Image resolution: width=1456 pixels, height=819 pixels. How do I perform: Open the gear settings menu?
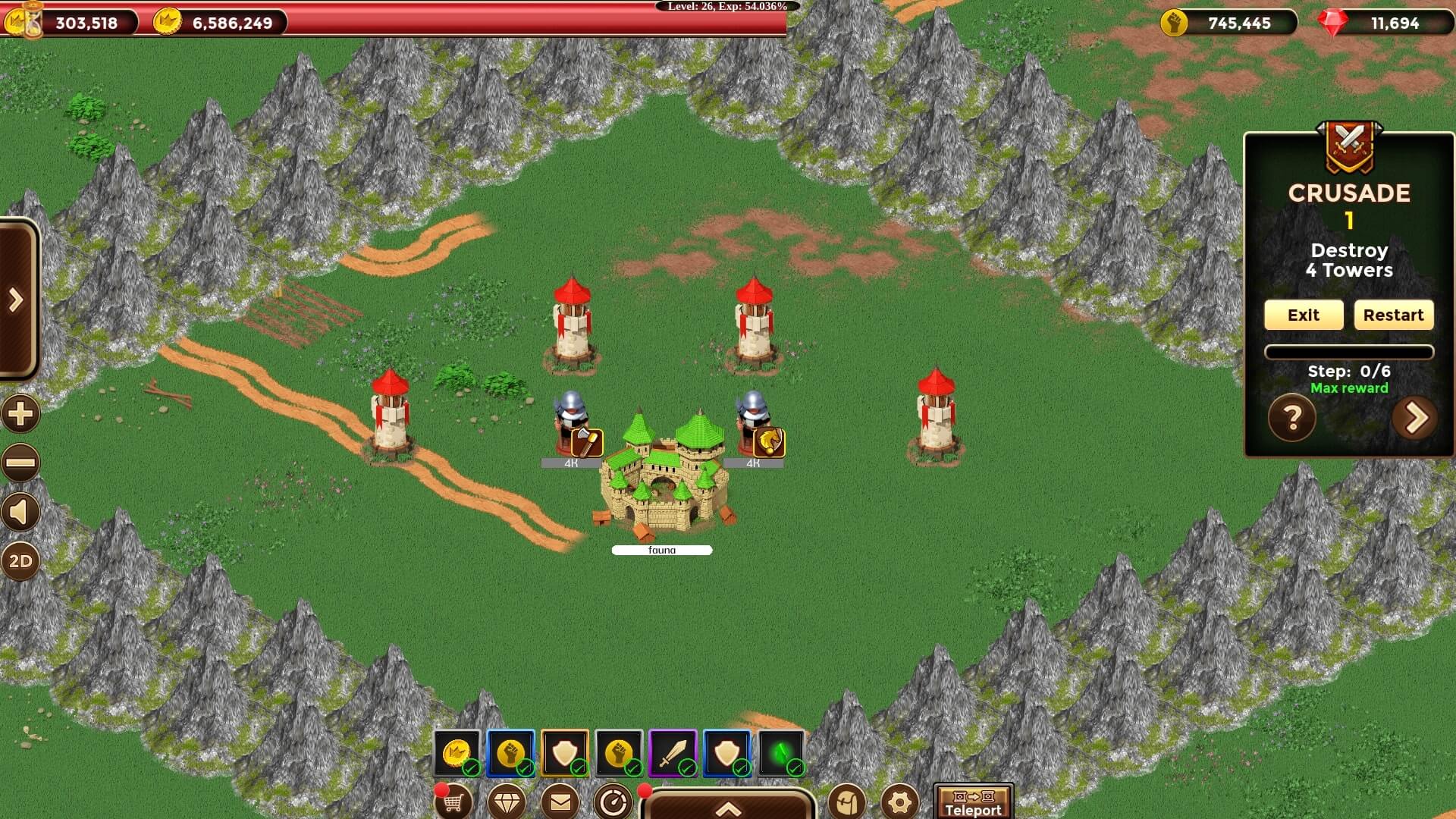click(900, 802)
